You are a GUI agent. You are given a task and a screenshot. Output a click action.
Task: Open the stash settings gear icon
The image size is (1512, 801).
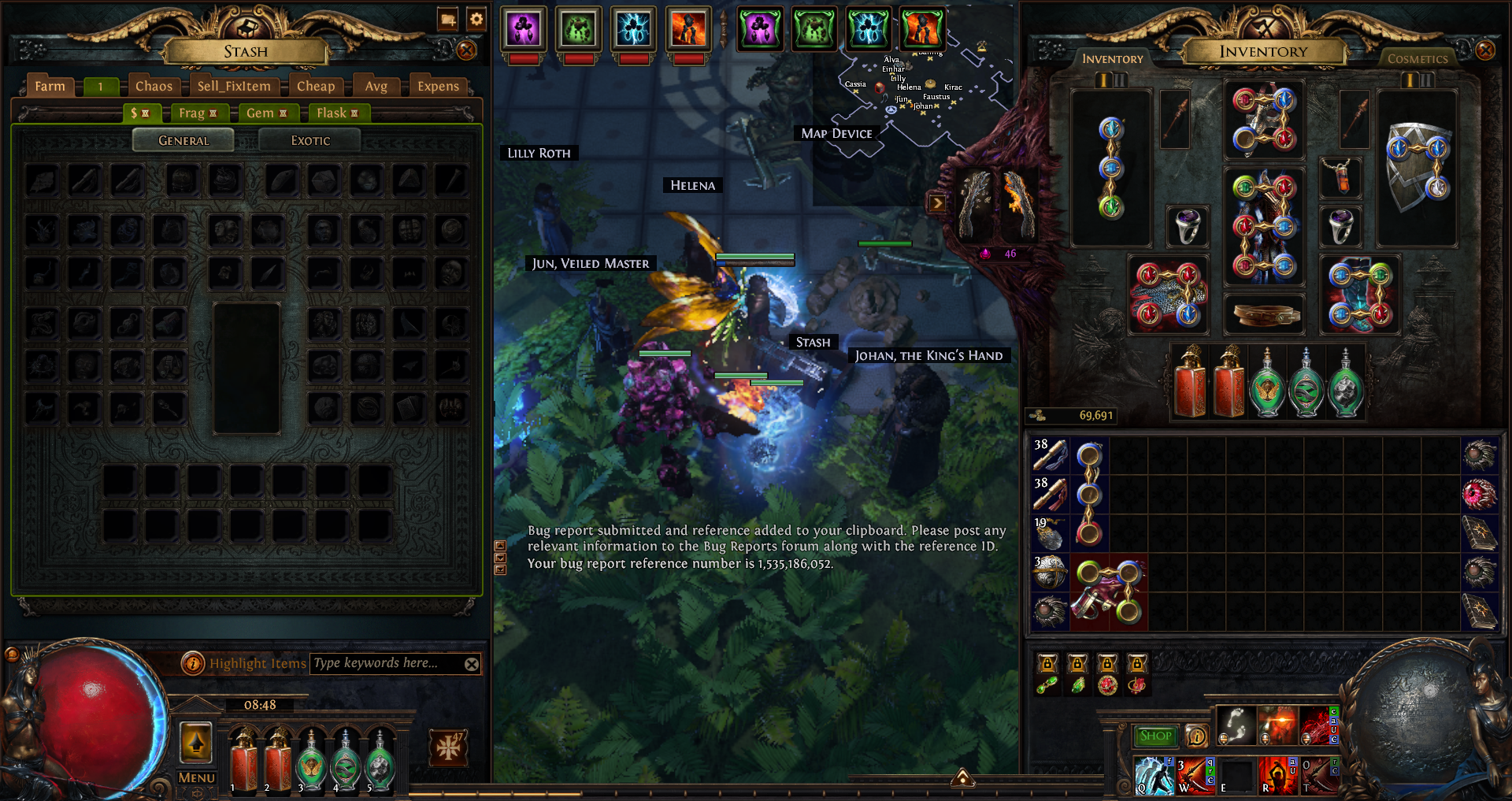coord(476,19)
